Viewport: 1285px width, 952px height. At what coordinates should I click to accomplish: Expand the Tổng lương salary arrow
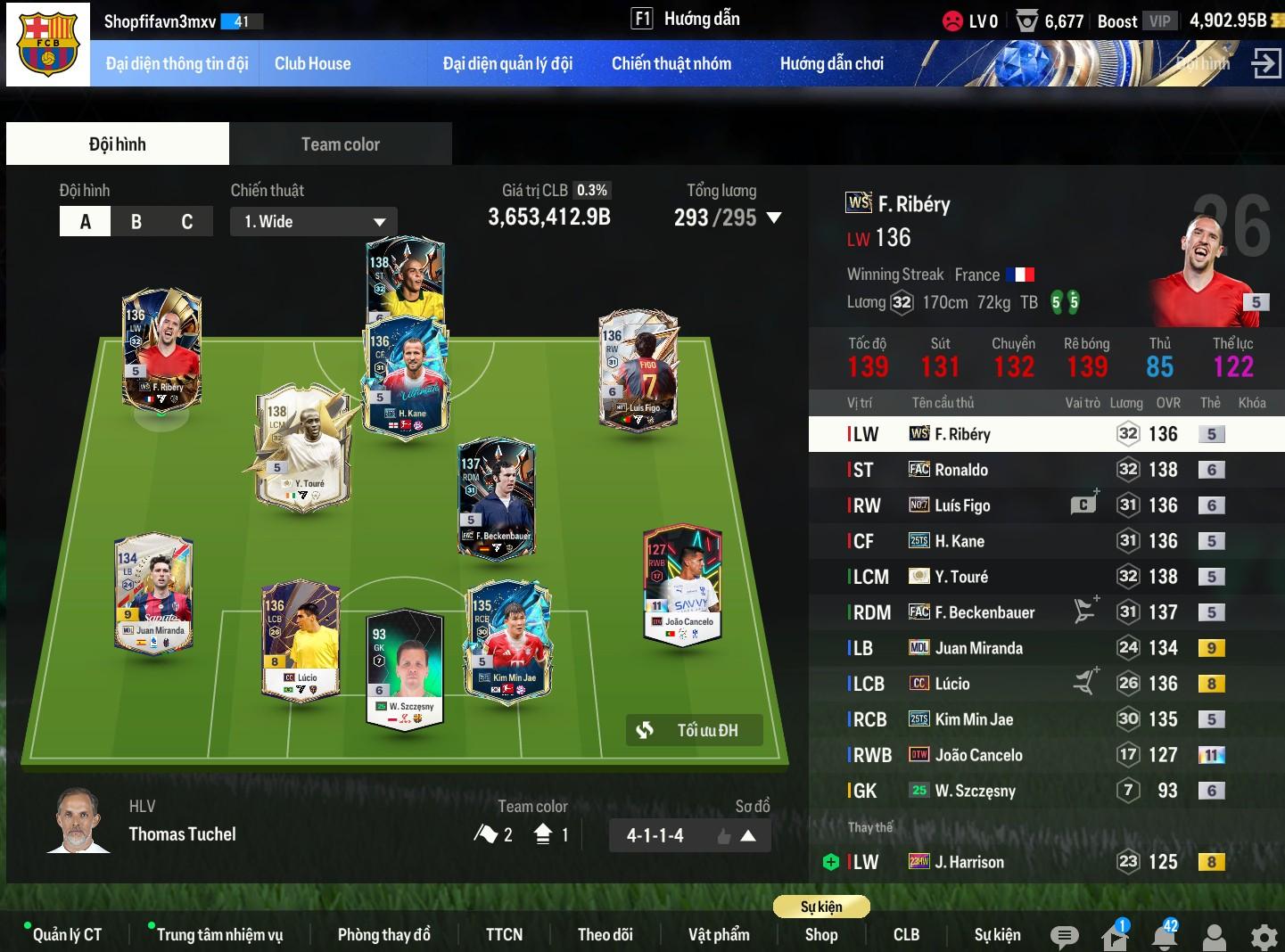[774, 218]
